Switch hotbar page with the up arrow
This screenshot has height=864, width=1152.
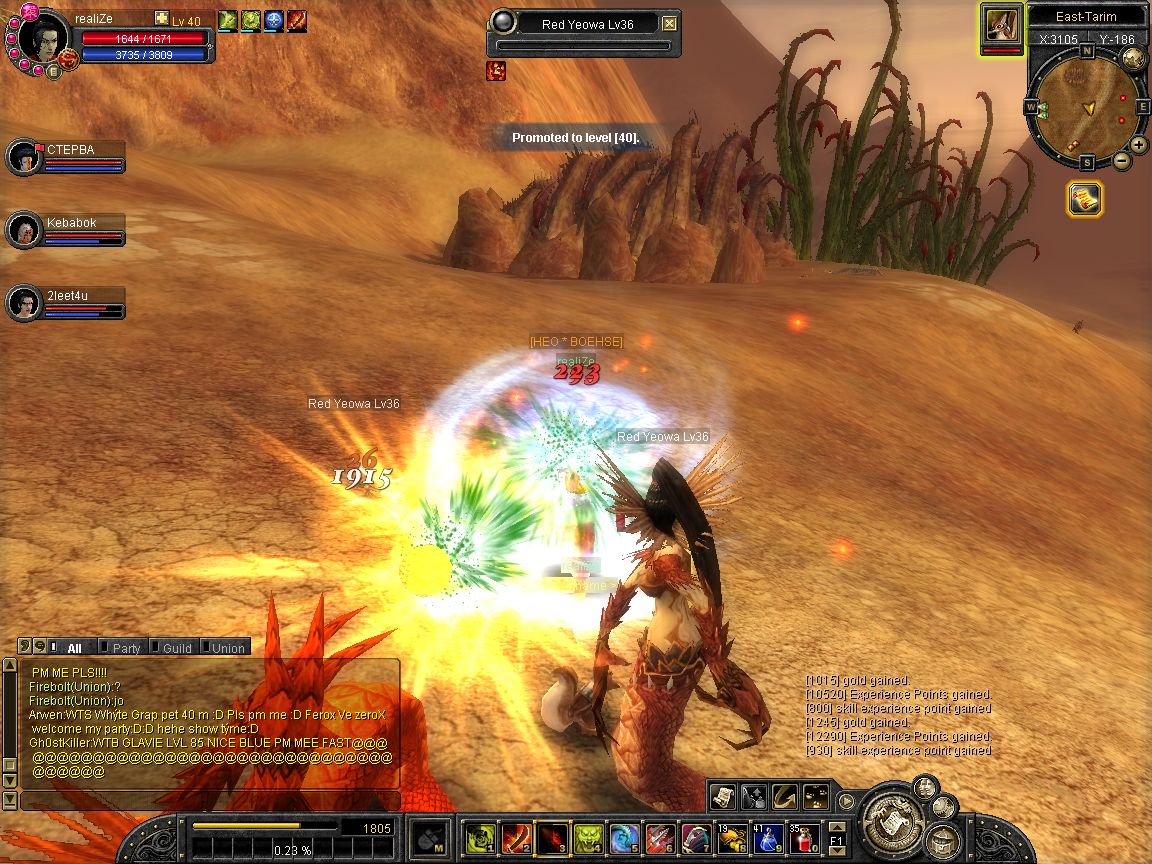[837, 828]
